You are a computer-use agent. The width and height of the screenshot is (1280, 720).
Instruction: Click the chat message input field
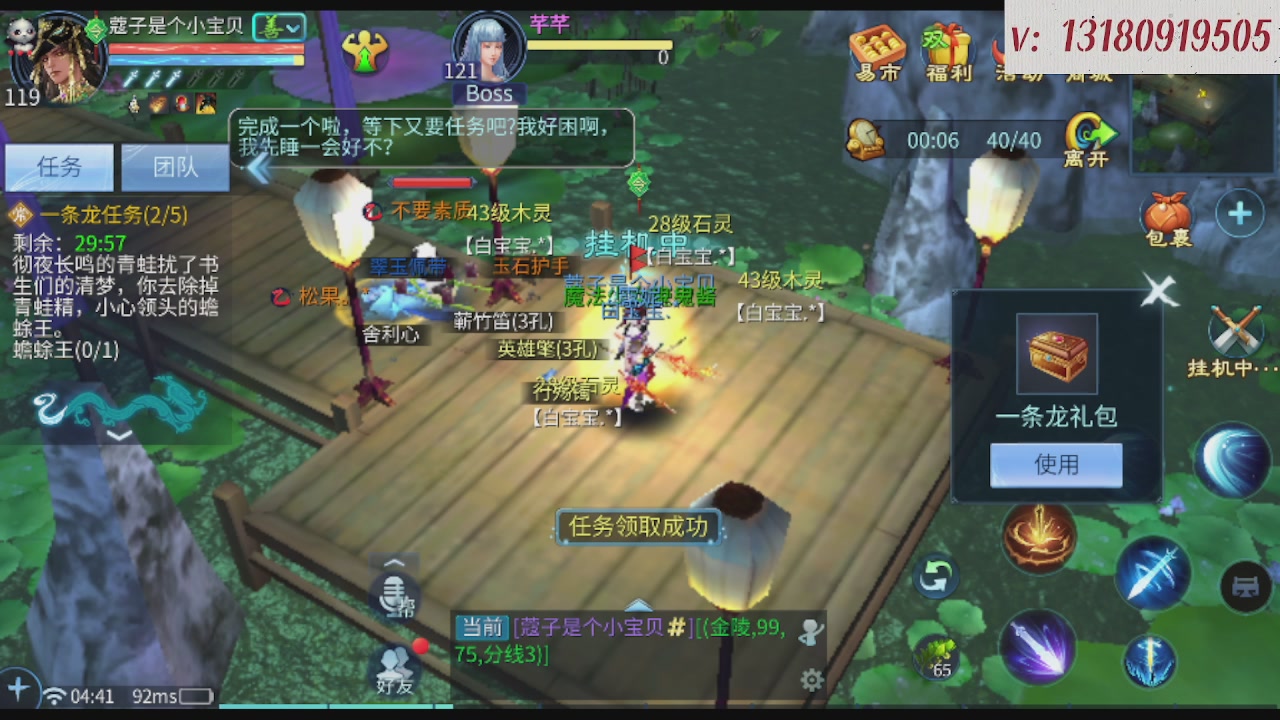[630, 645]
